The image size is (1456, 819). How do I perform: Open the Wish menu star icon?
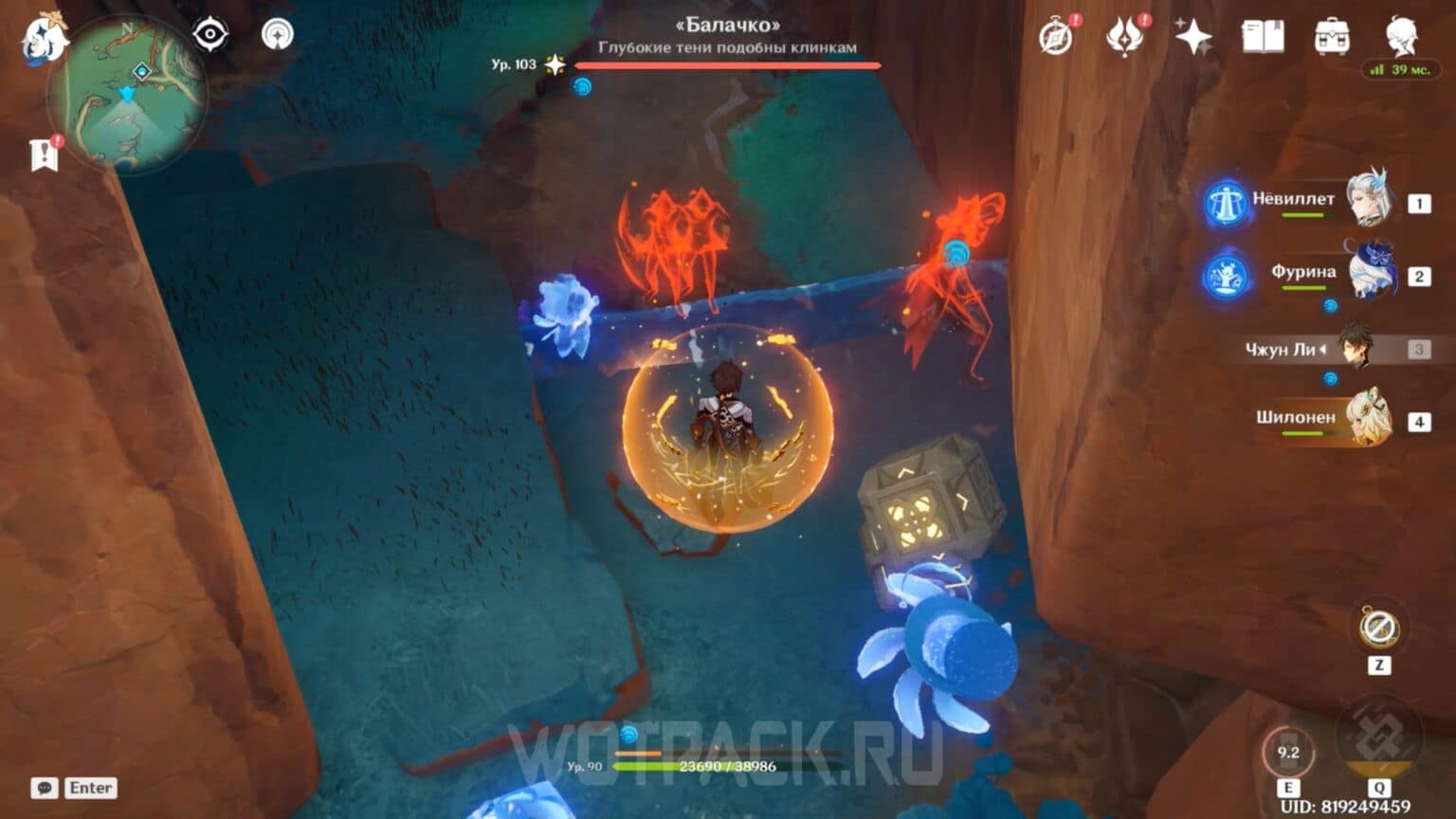pos(1196,38)
